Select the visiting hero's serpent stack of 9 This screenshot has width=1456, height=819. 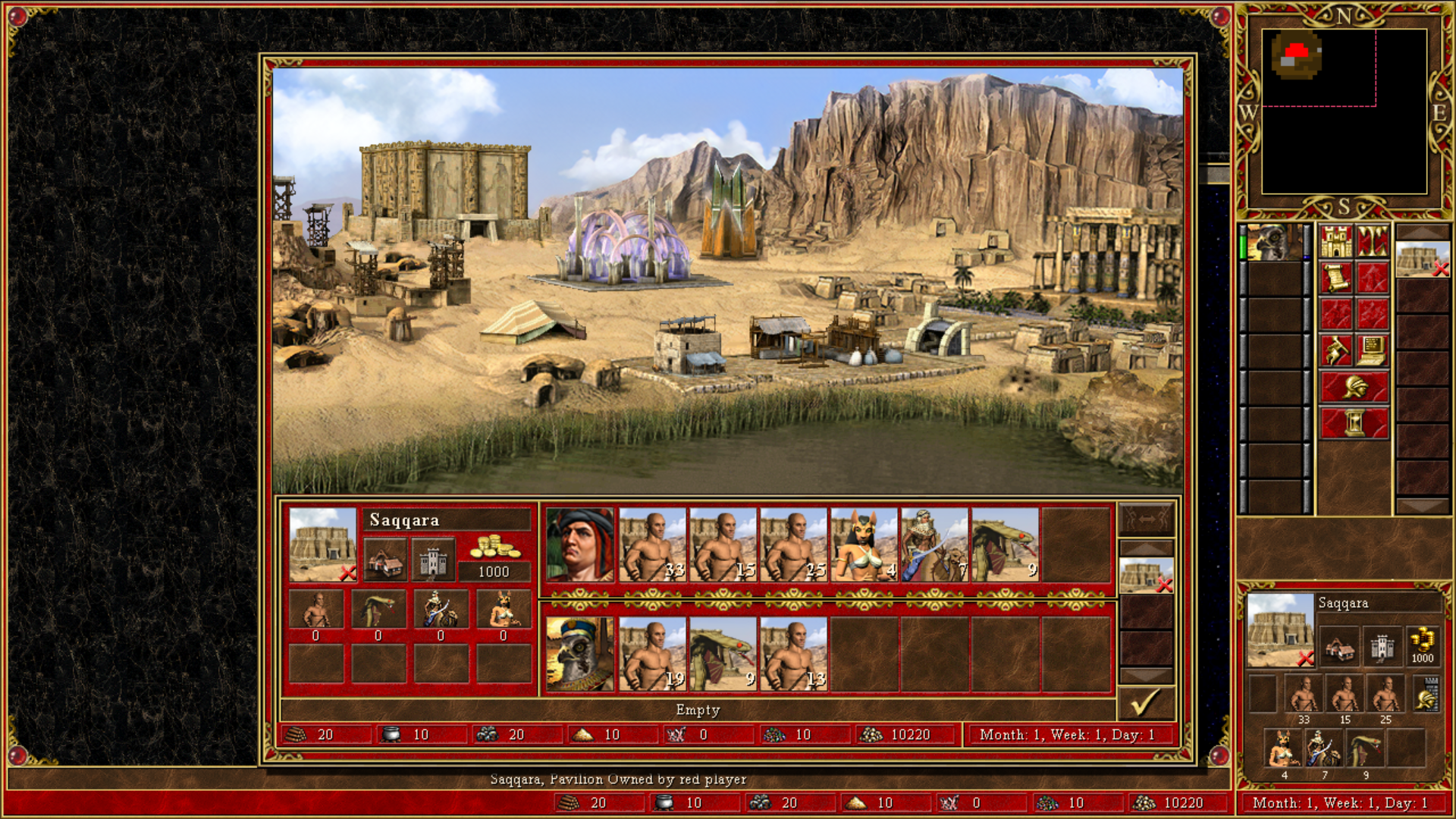click(723, 654)
